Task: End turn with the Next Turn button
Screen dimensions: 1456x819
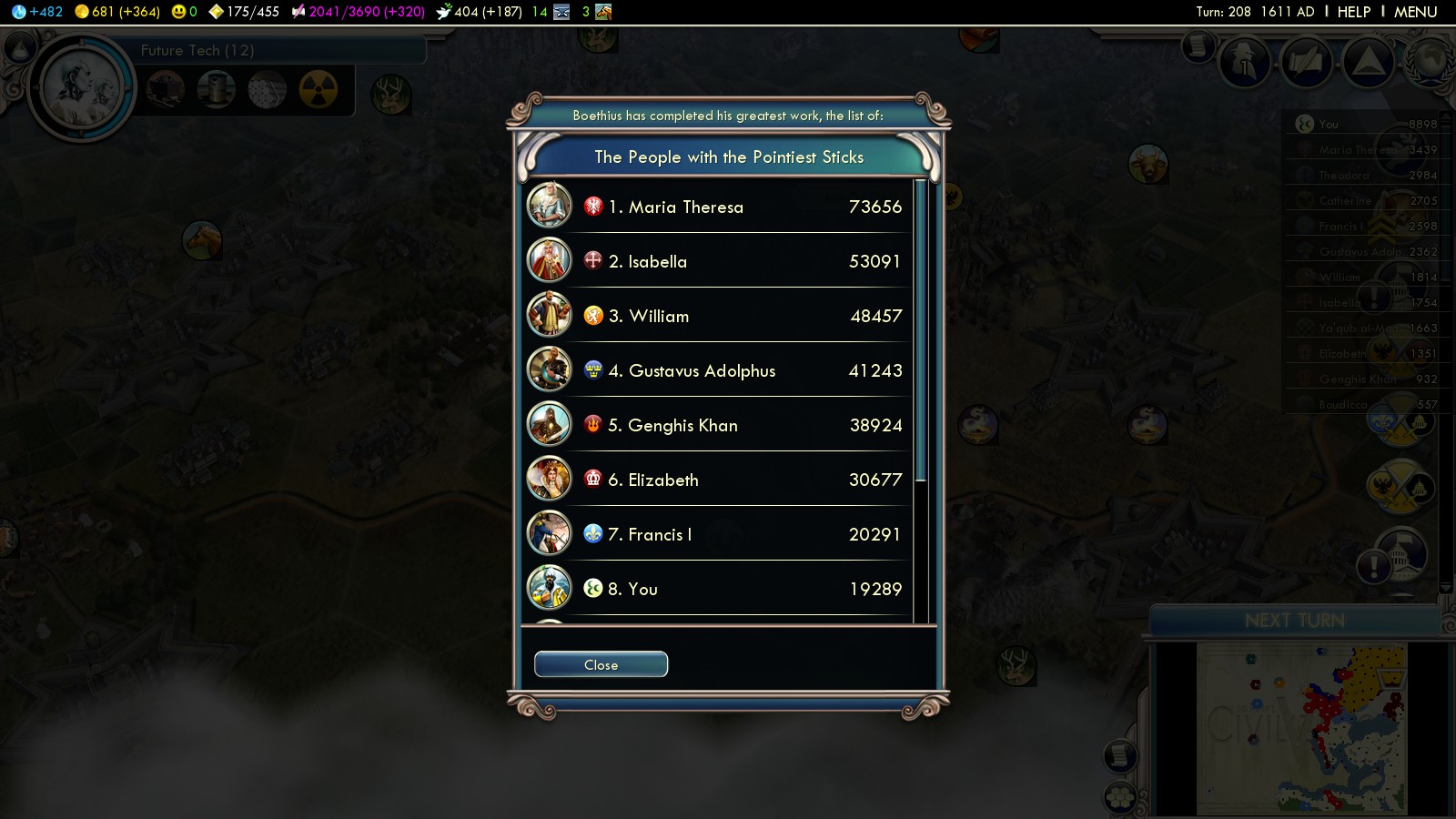Action: coord(1294,621)
